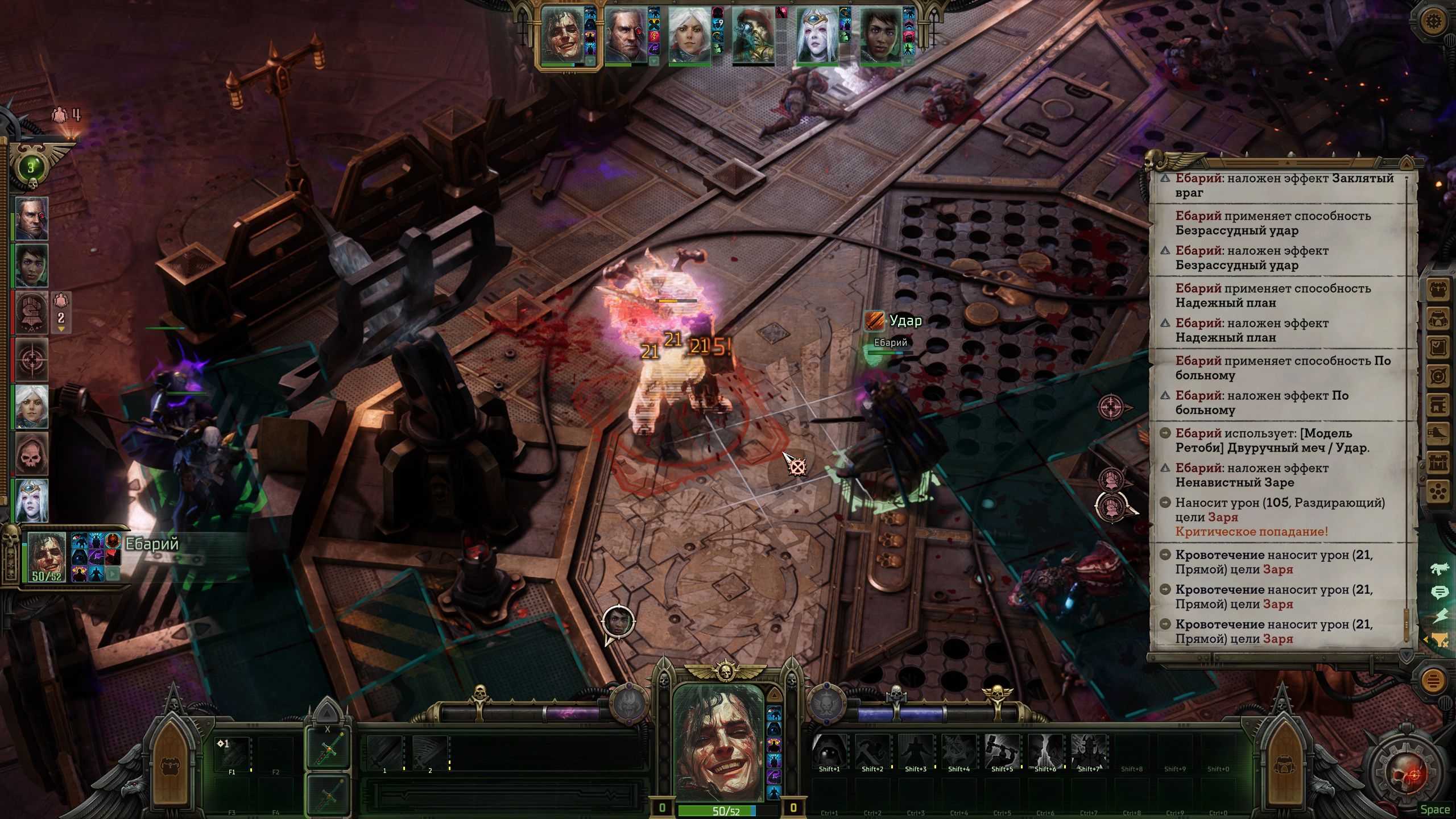The height and width of the screenshot is (819, 1456).
Task: Activate the two facing faces ability on Shift+6
Action: point(1045,752)
